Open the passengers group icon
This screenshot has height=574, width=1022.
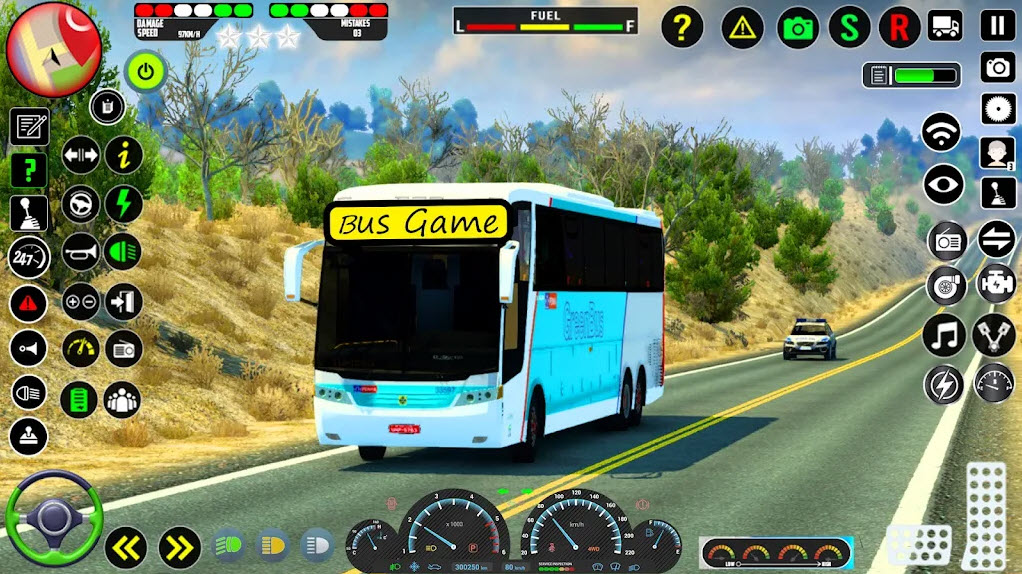coord(123,399)
